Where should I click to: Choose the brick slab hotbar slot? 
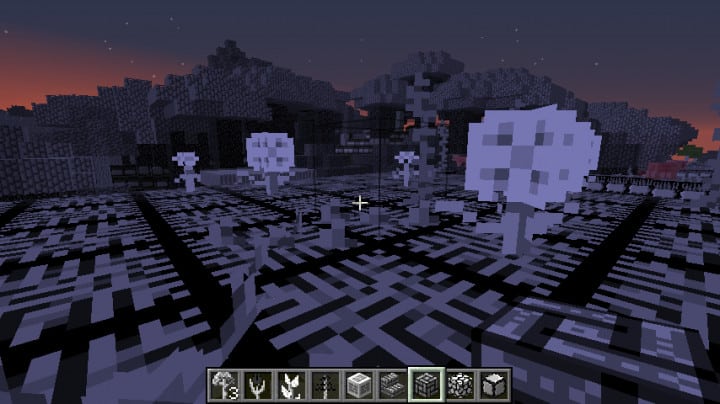coord(392,384)
